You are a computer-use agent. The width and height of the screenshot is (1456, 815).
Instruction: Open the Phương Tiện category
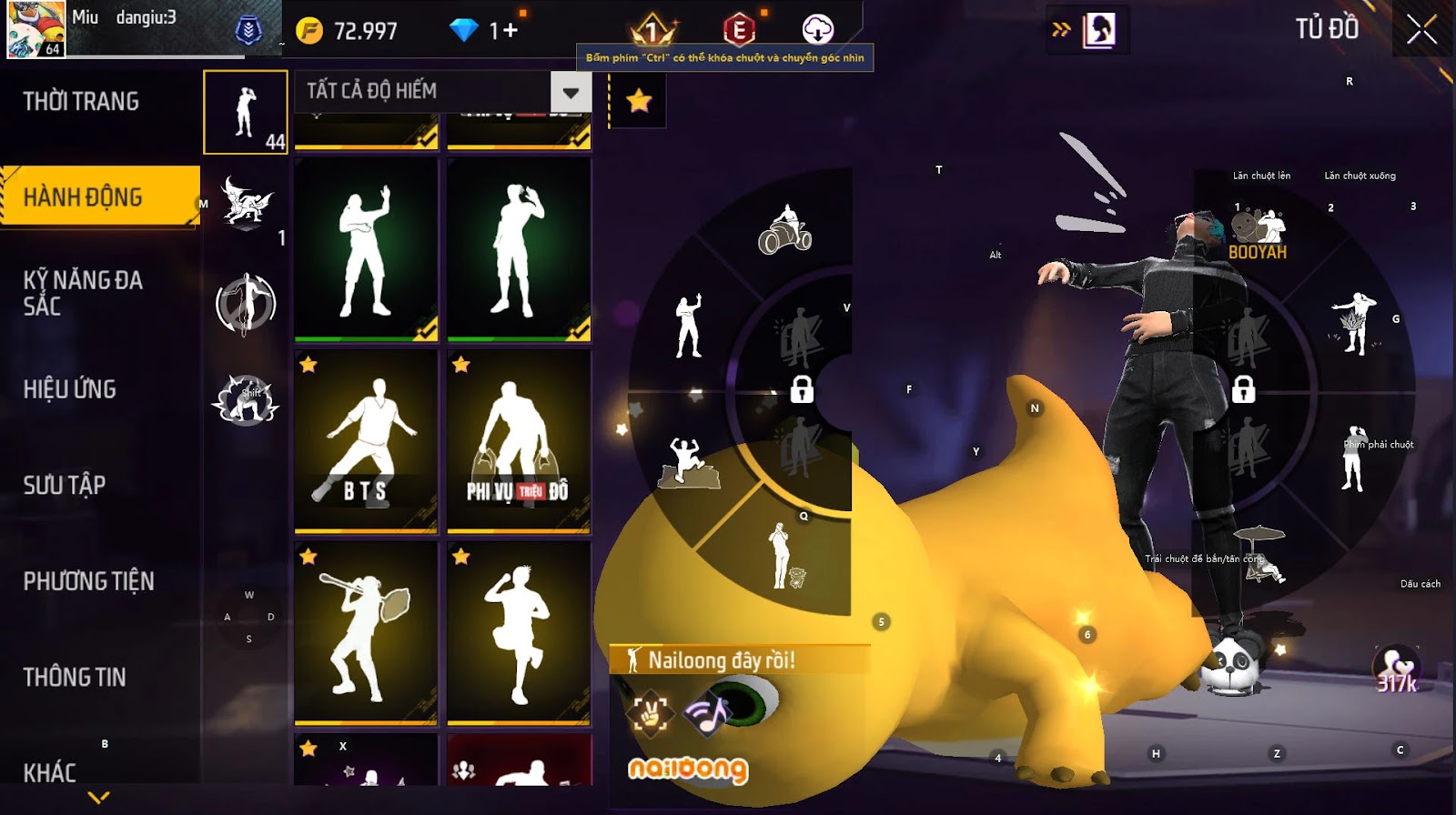89,581
